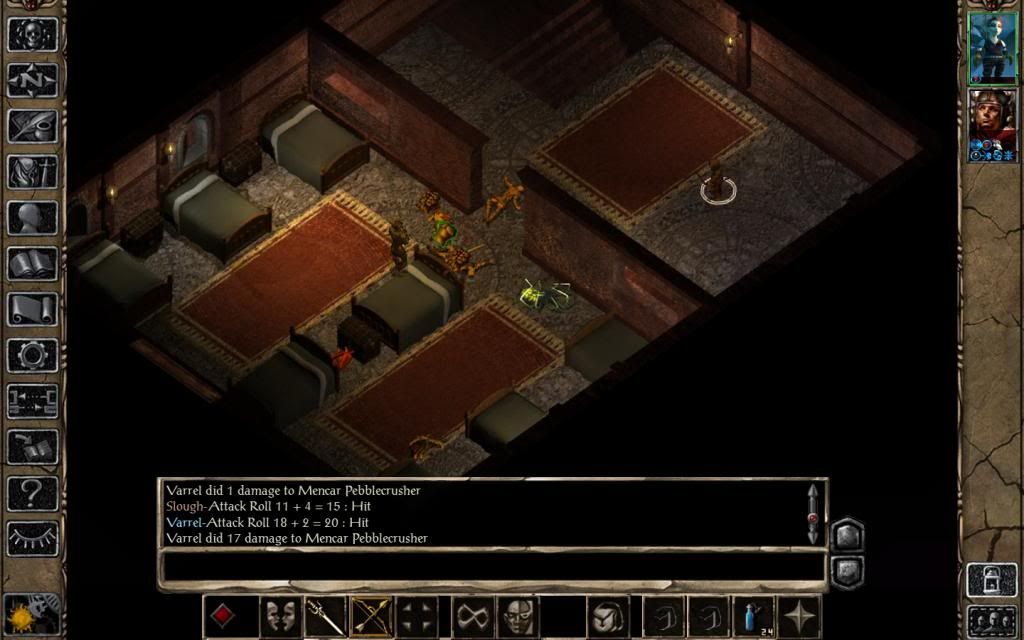Click the padlock button in the right sidebar
The image size is (1024, 640).
tap(991, 580)
